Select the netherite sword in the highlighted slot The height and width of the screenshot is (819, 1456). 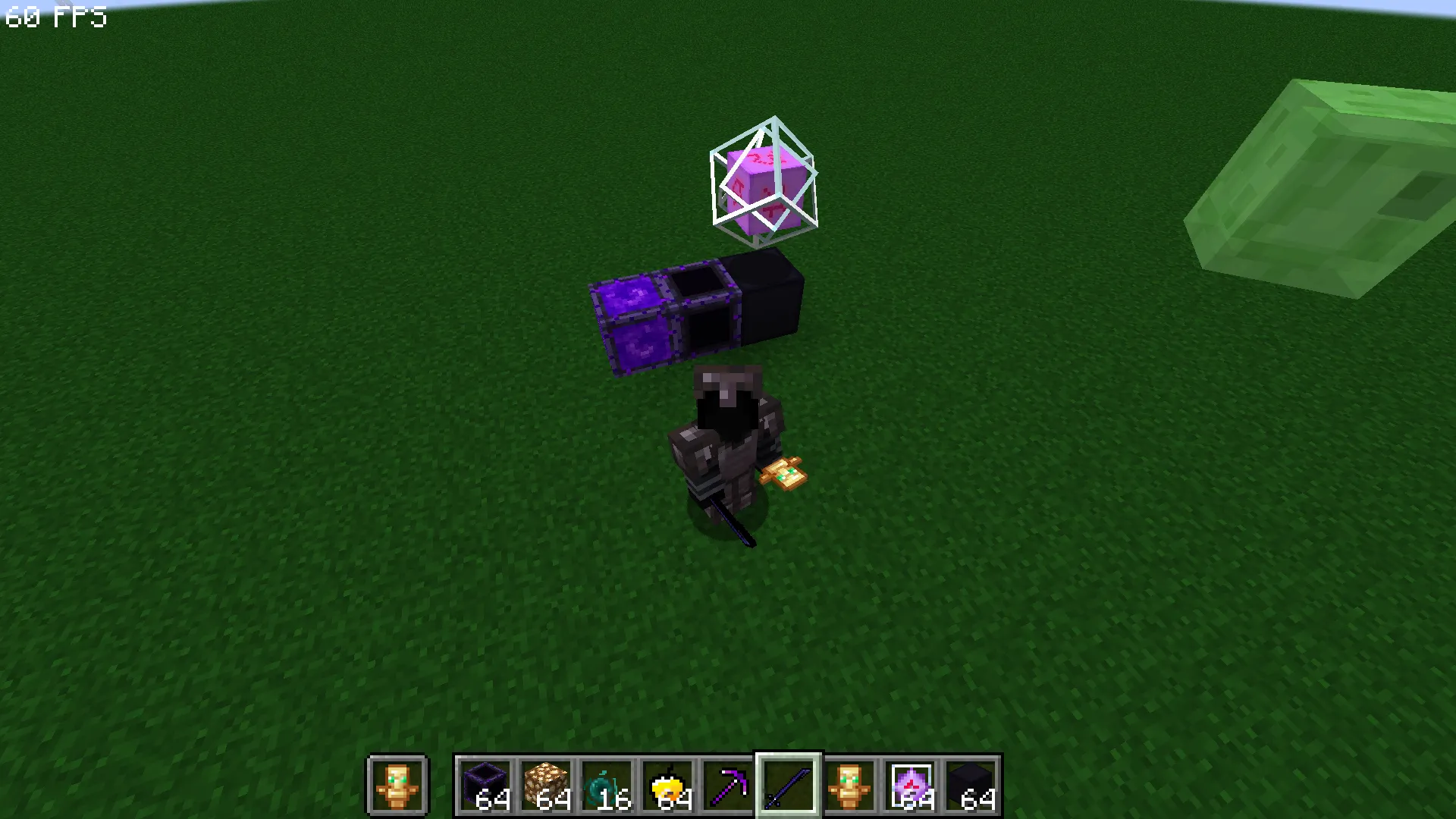click(789, 786)
